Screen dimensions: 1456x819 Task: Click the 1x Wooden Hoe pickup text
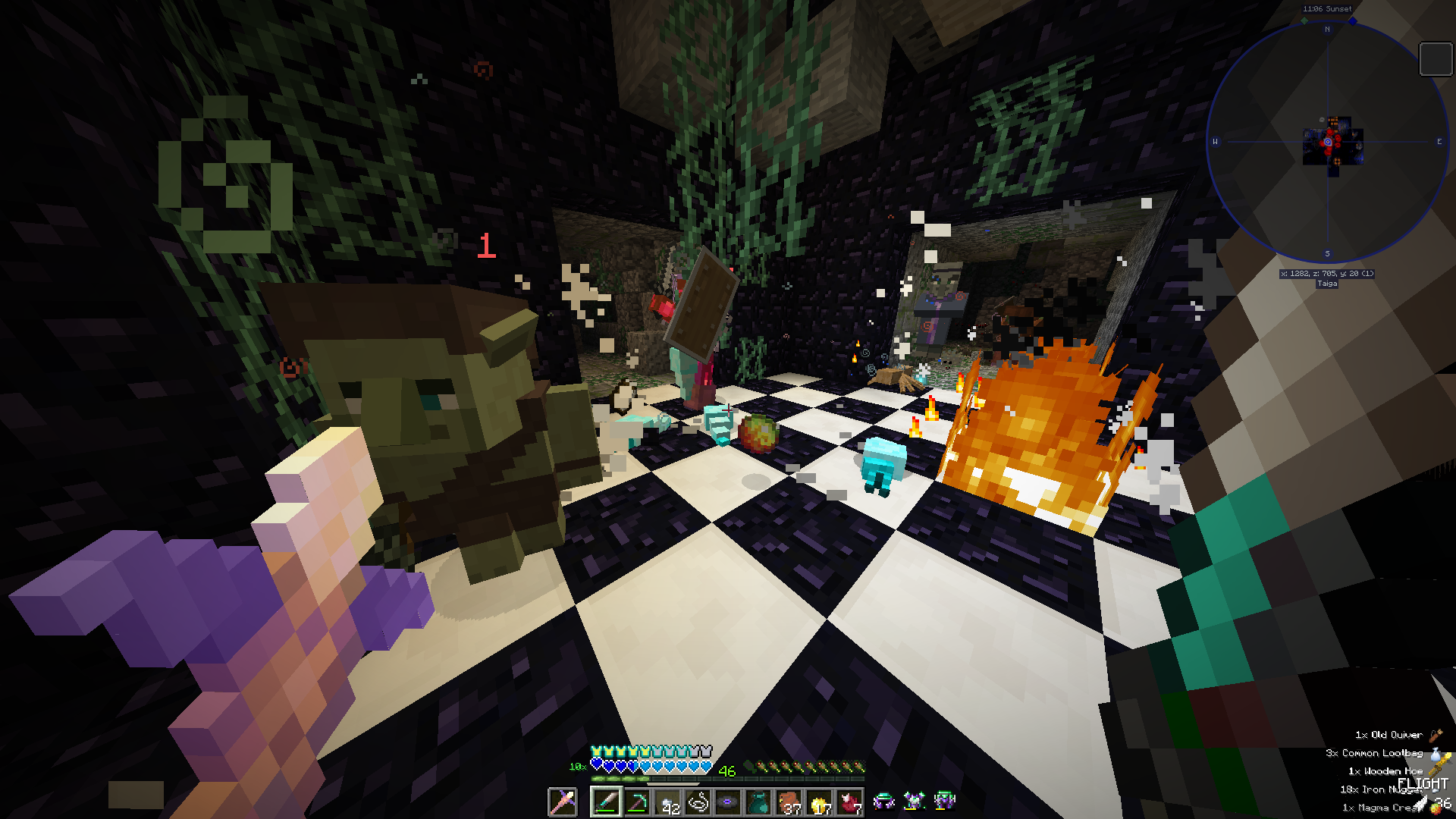click(x=1388, y=770)
